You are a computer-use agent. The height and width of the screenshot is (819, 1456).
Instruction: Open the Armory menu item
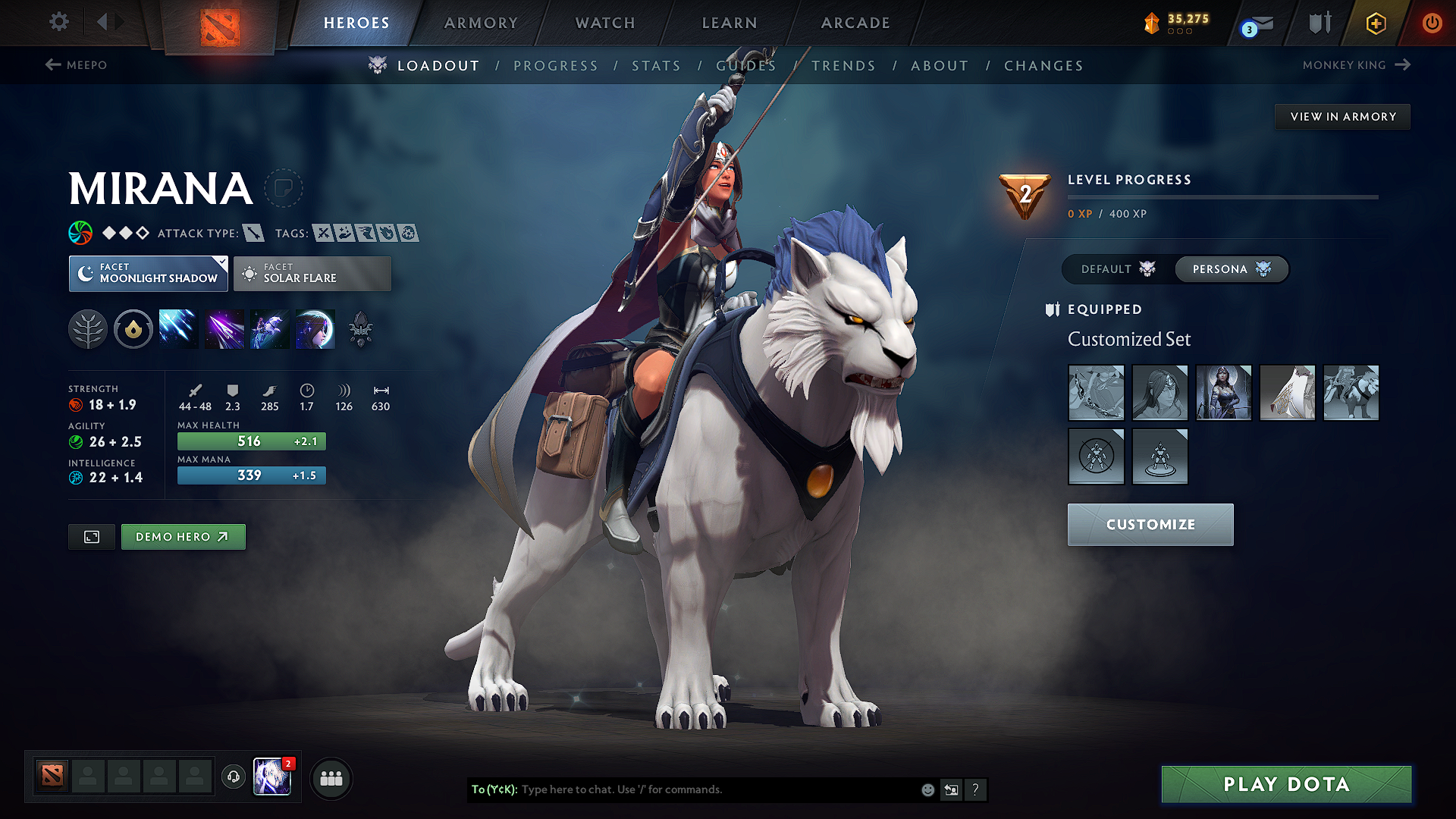click(x=481, y=23)
